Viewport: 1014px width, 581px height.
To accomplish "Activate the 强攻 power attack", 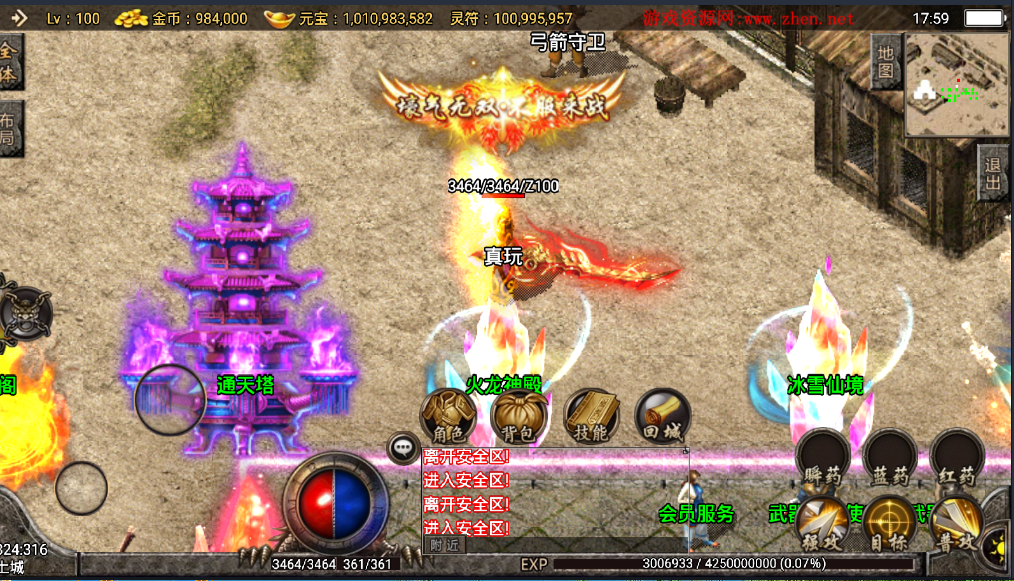I will pyautogui.click(x=822, y=522).
